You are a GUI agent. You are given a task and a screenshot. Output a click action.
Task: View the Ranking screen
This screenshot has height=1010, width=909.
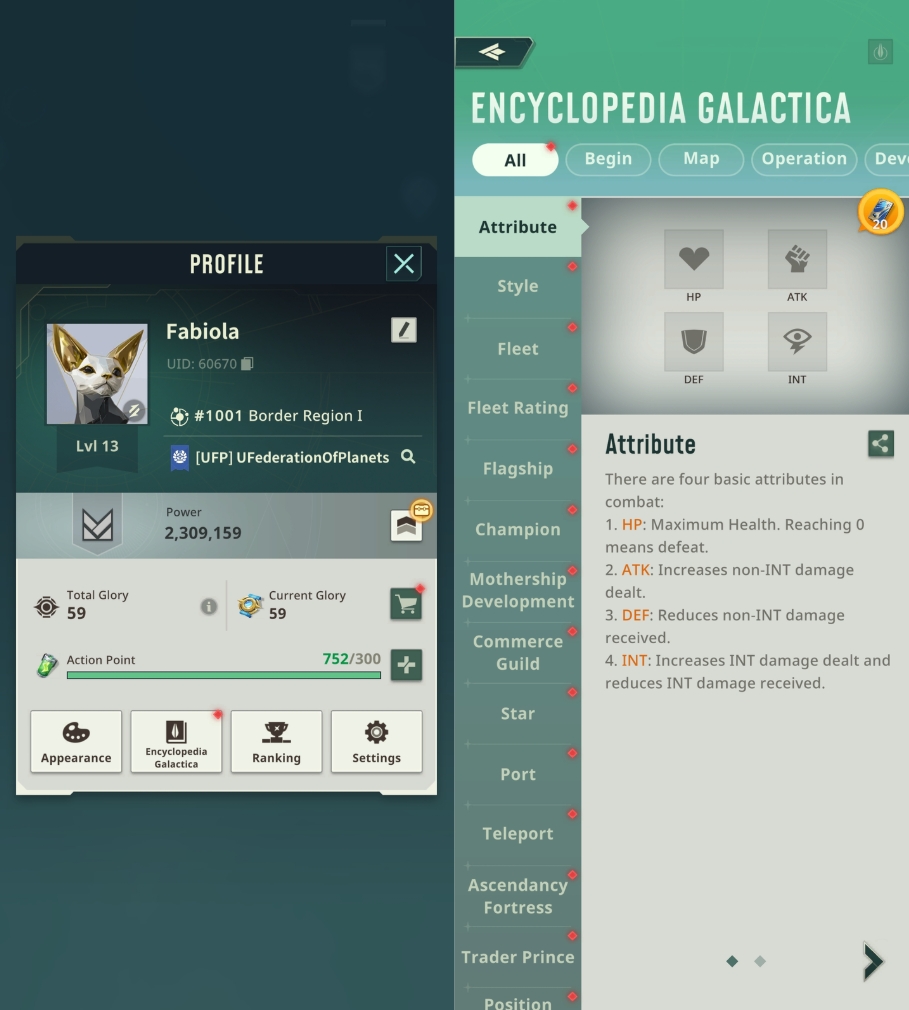click(276, 741)
